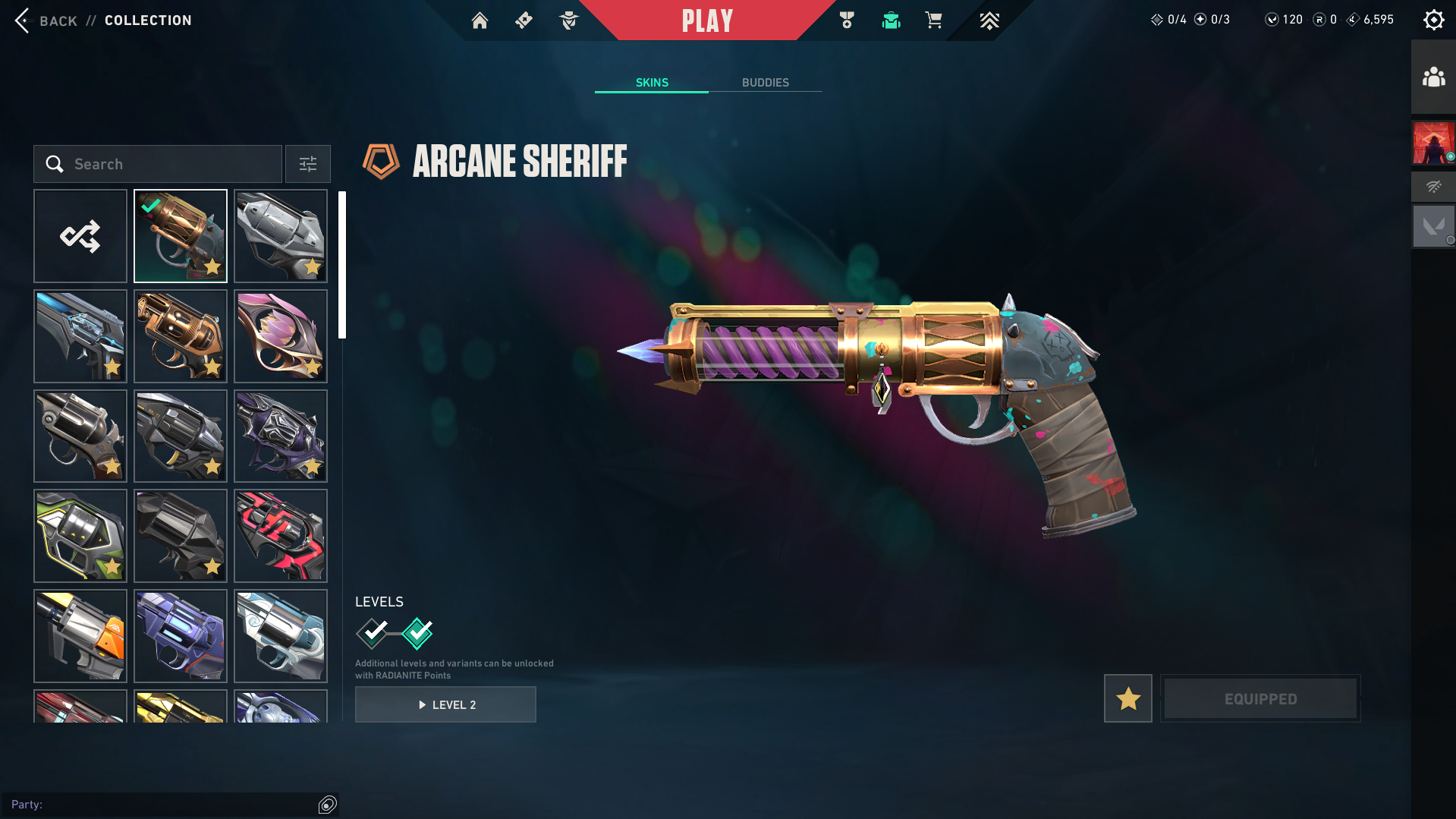The width and height of the screenshot is (1456, 819).
Task: Play the Level 2 preview
Action: click(x=445, y=704)
